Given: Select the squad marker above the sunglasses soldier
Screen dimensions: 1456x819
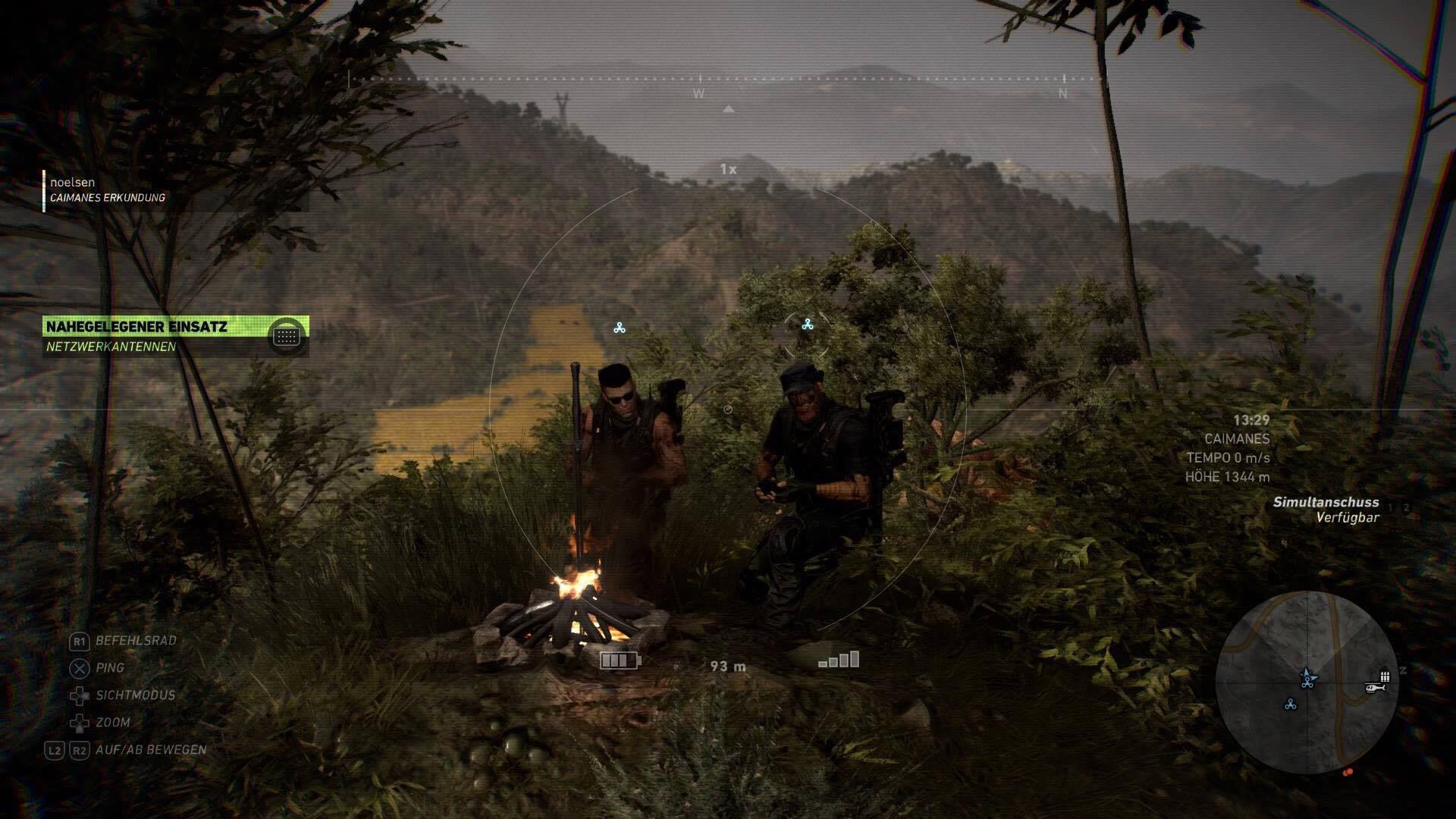Looking at the screenshot, I should (x=620, y=328).
